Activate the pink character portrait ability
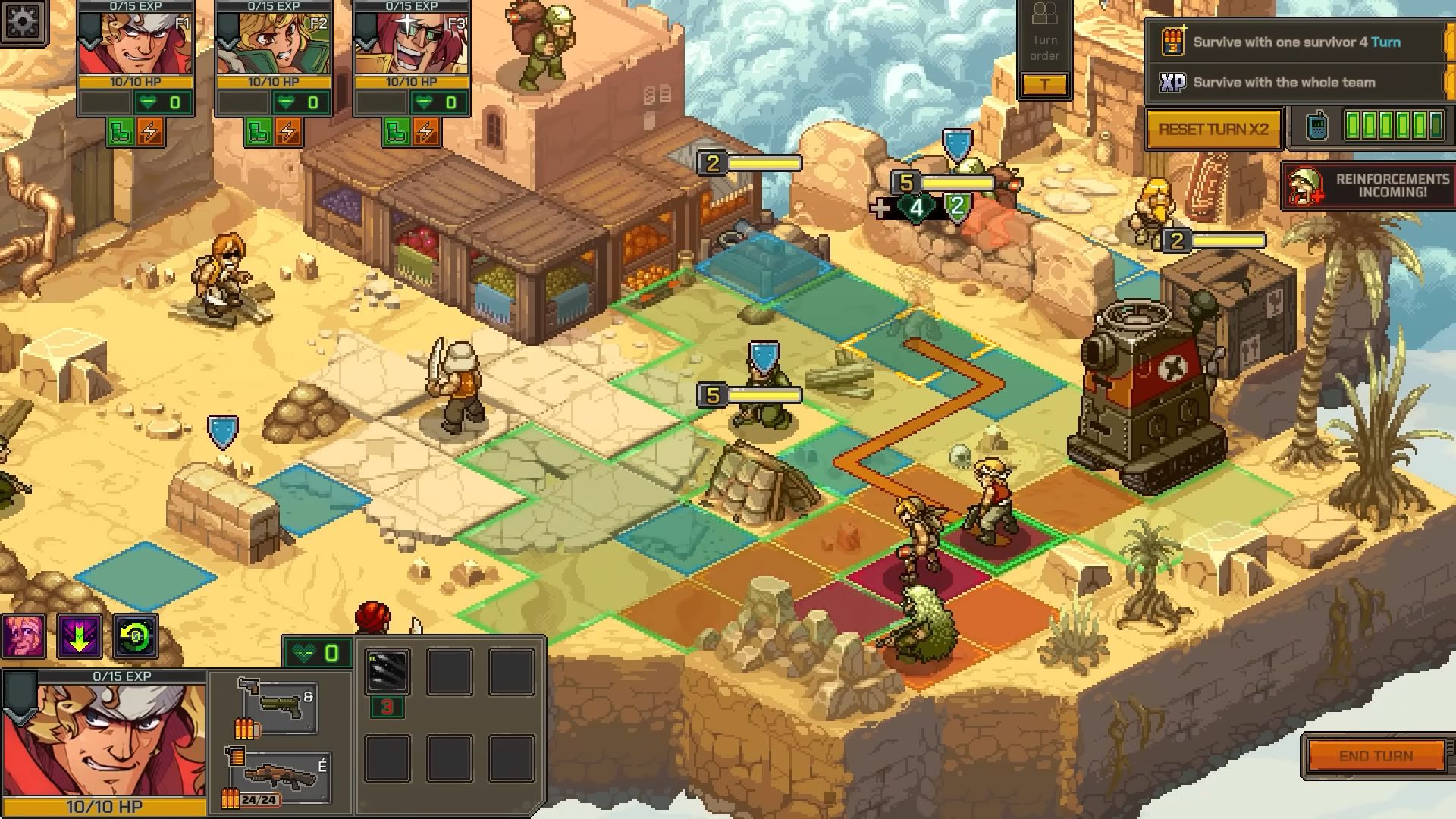1456x819 pixels. point(23,635)
